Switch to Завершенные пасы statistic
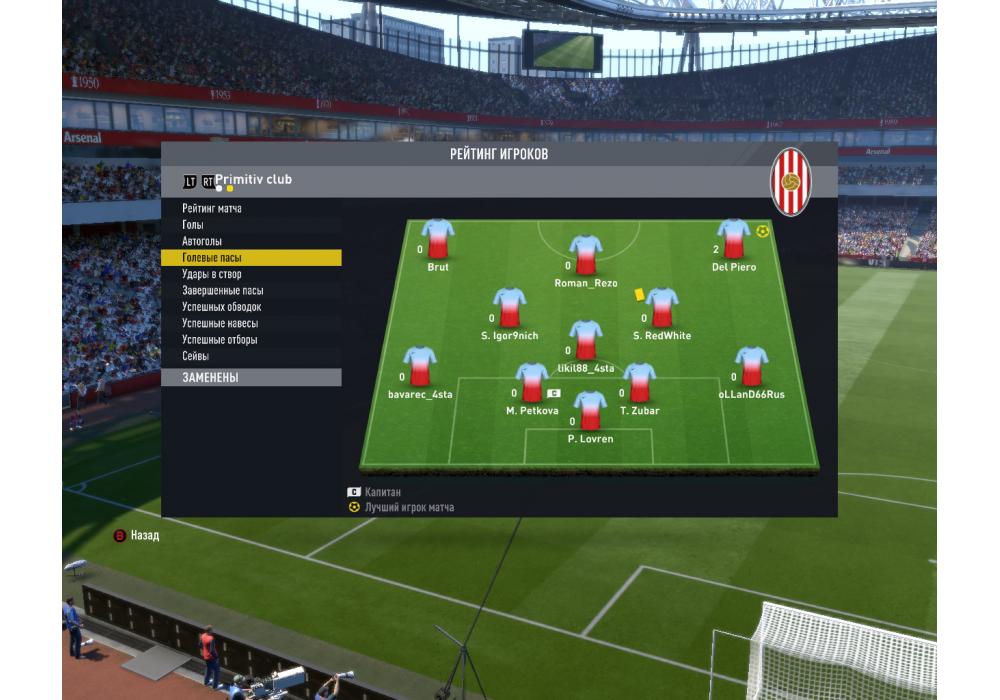 pos(223,291)
